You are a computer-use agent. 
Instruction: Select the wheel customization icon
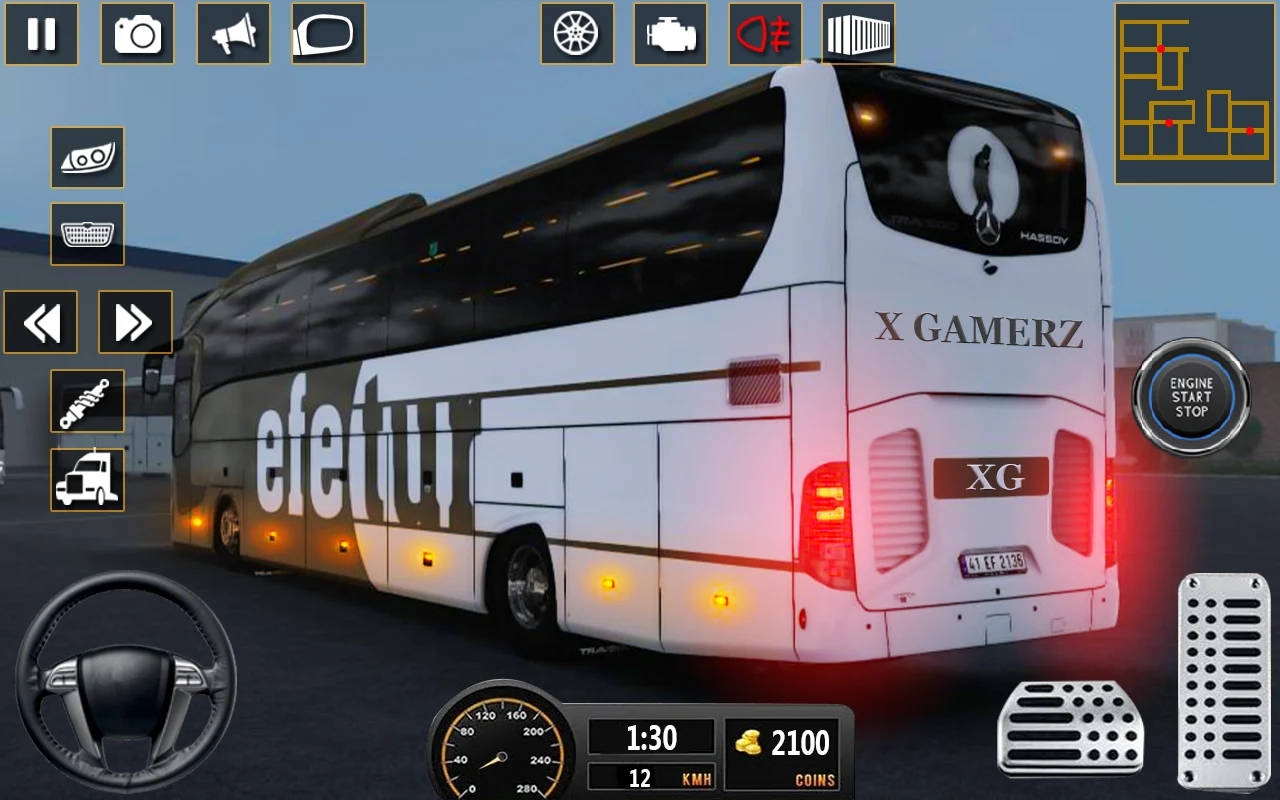coord(577,35)
